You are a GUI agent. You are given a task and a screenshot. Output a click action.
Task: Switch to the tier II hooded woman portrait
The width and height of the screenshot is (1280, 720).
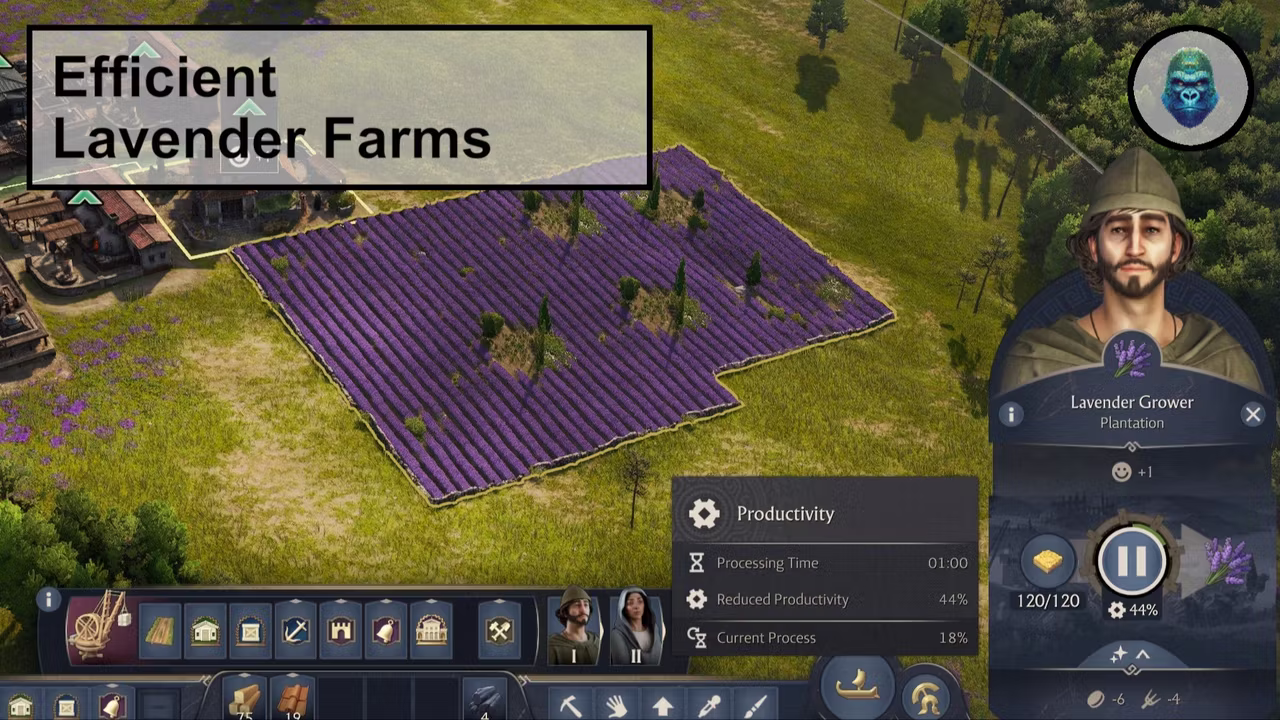(x=636, y=627)
